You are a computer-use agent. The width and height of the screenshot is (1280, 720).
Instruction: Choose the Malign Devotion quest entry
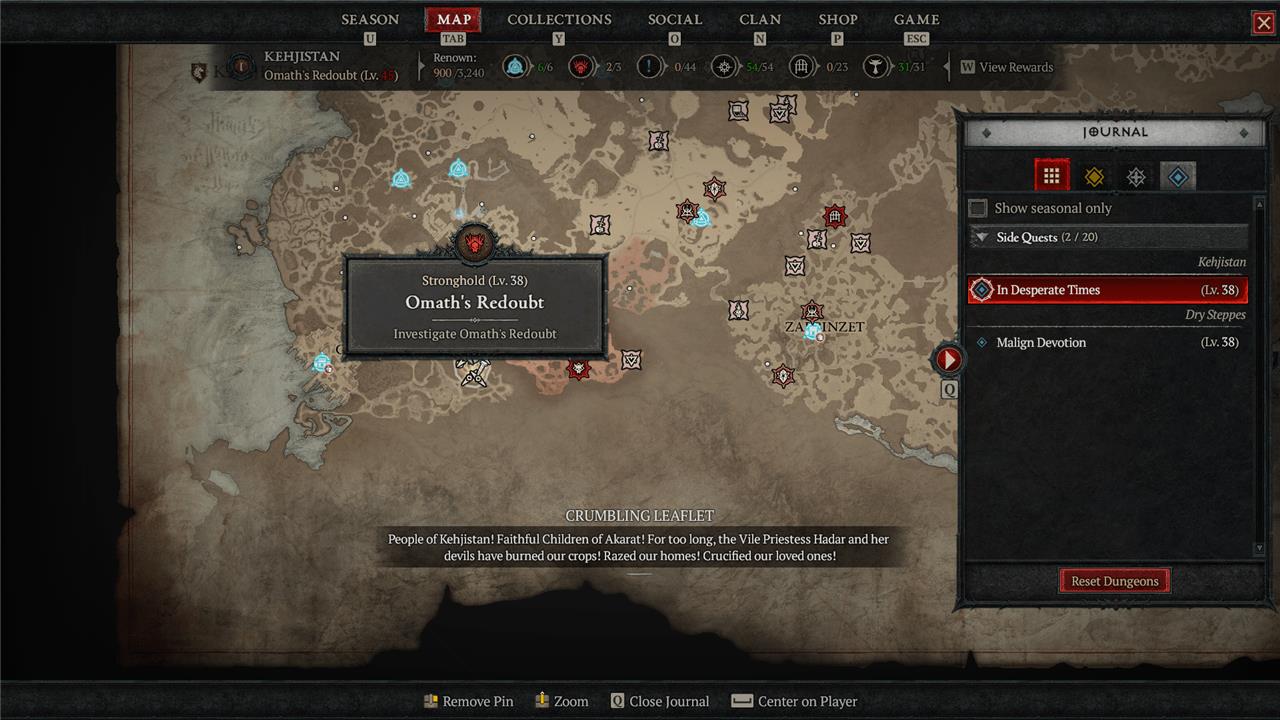pos(1108,342)
